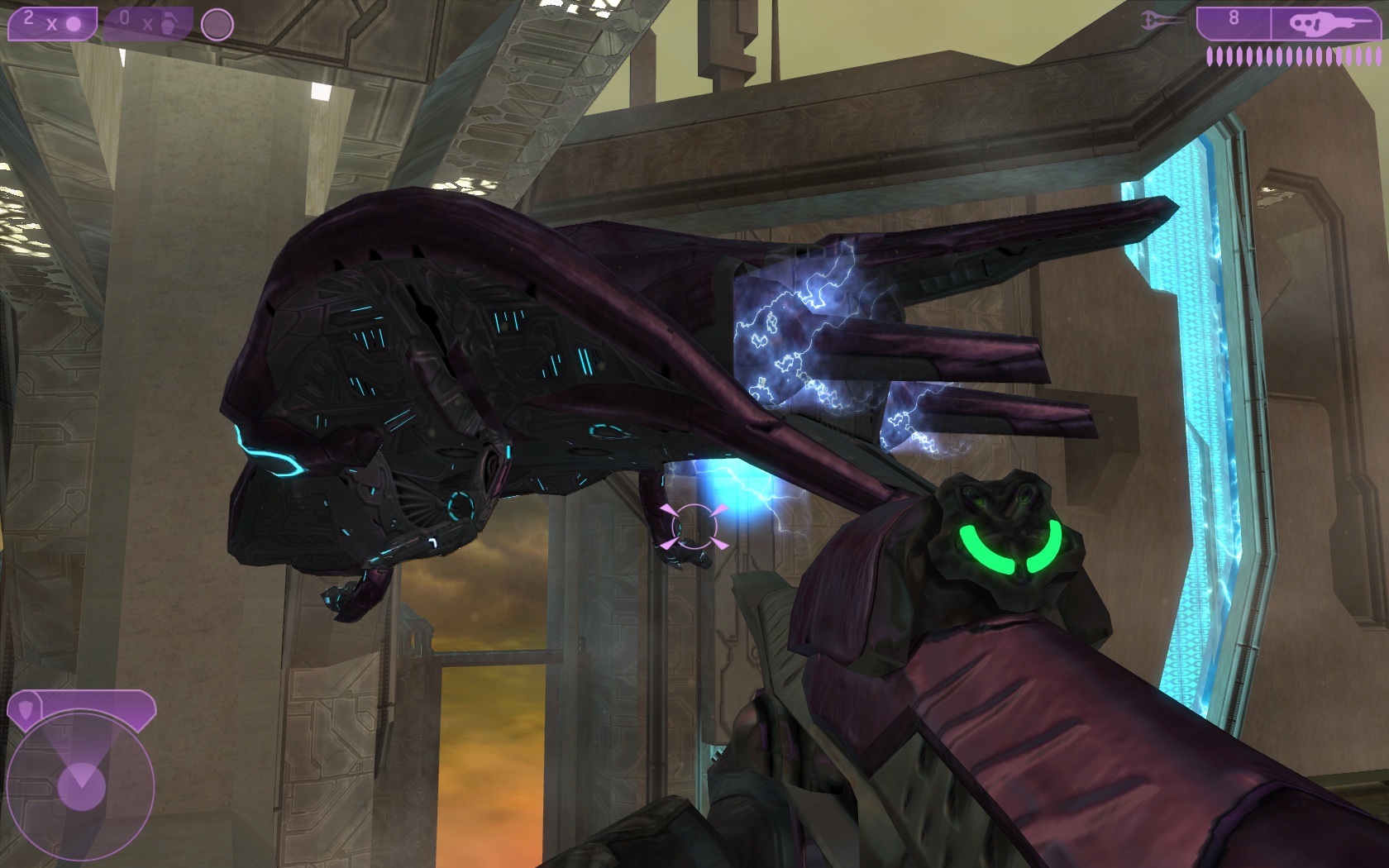The image size is (1389, 868).
Task: Select the plasma grenade counter
Action: pos(51,23)
